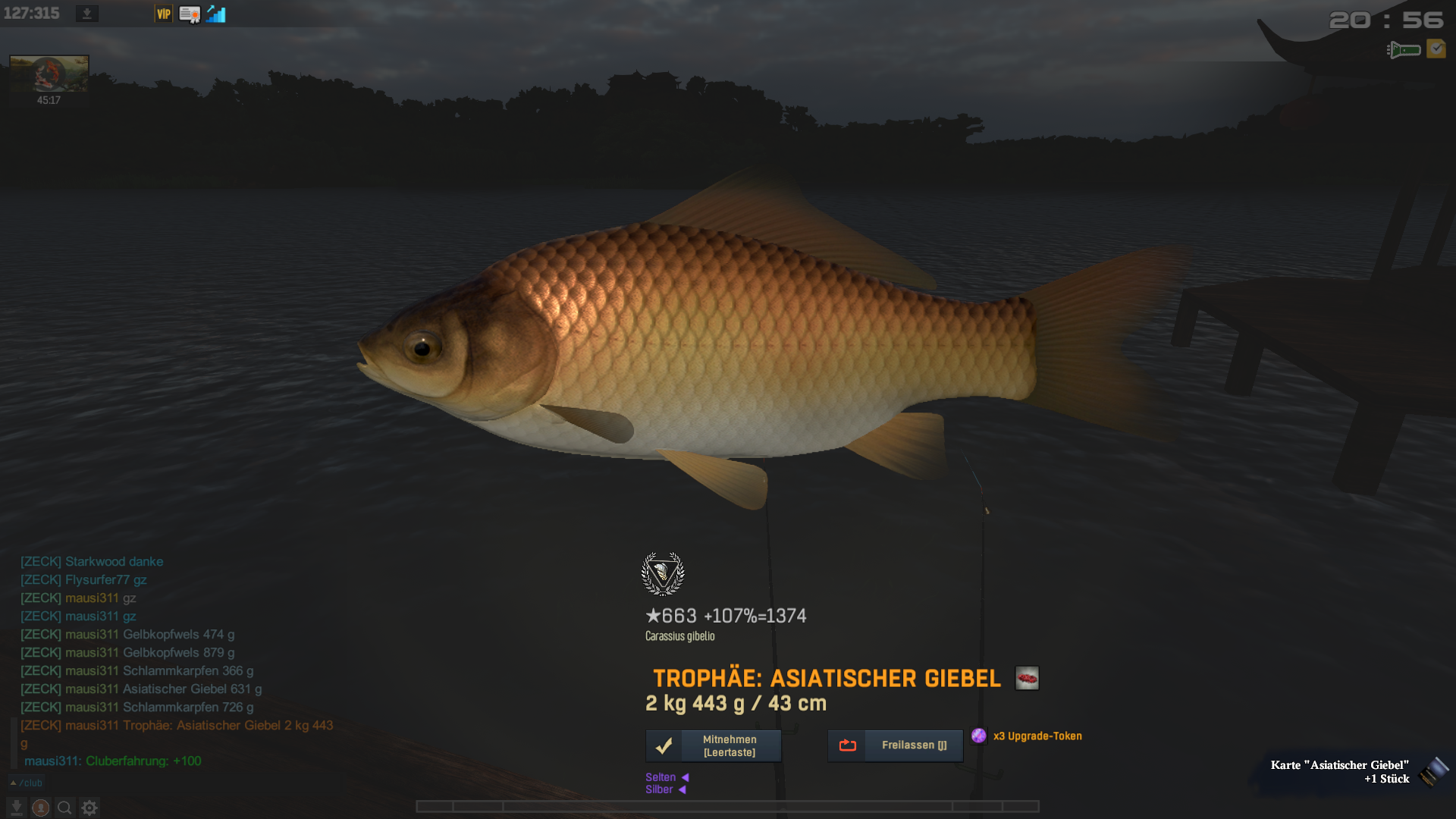1456x819 pixels.
Task: Open the player profile chat button
Action: click(41, 808)
